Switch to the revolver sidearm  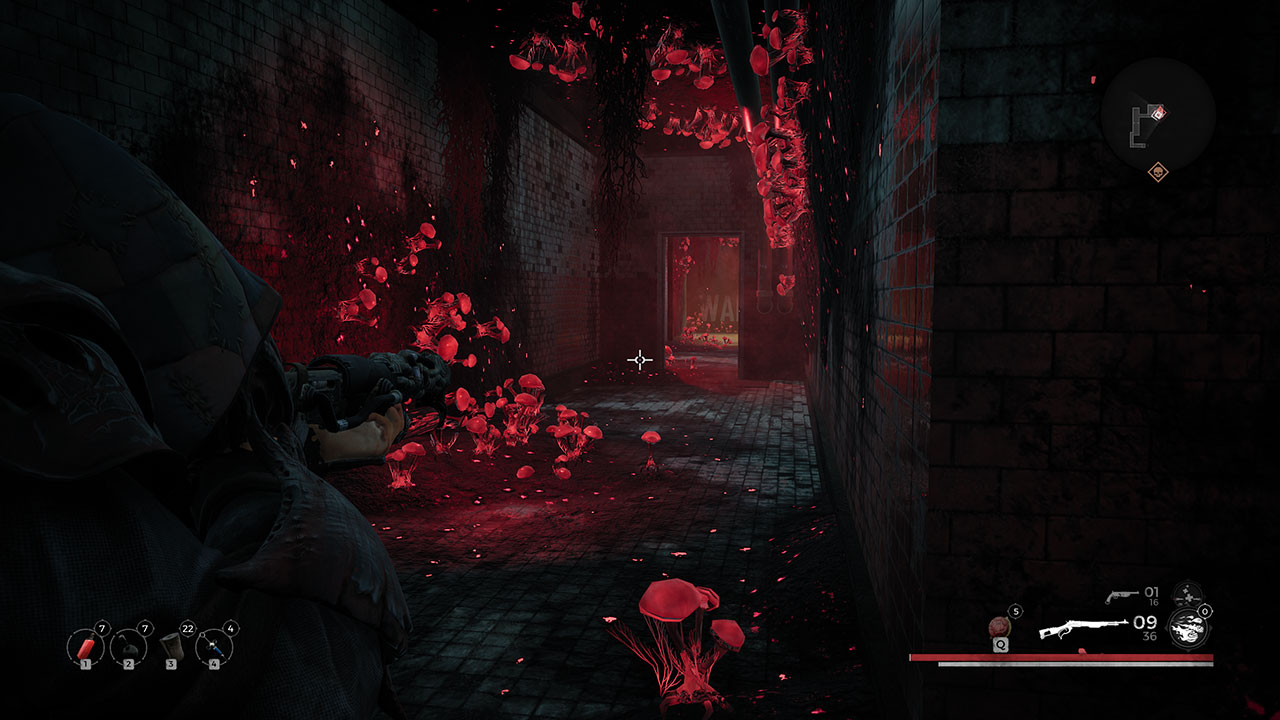pyautogui.click(x=1119, y=596)
